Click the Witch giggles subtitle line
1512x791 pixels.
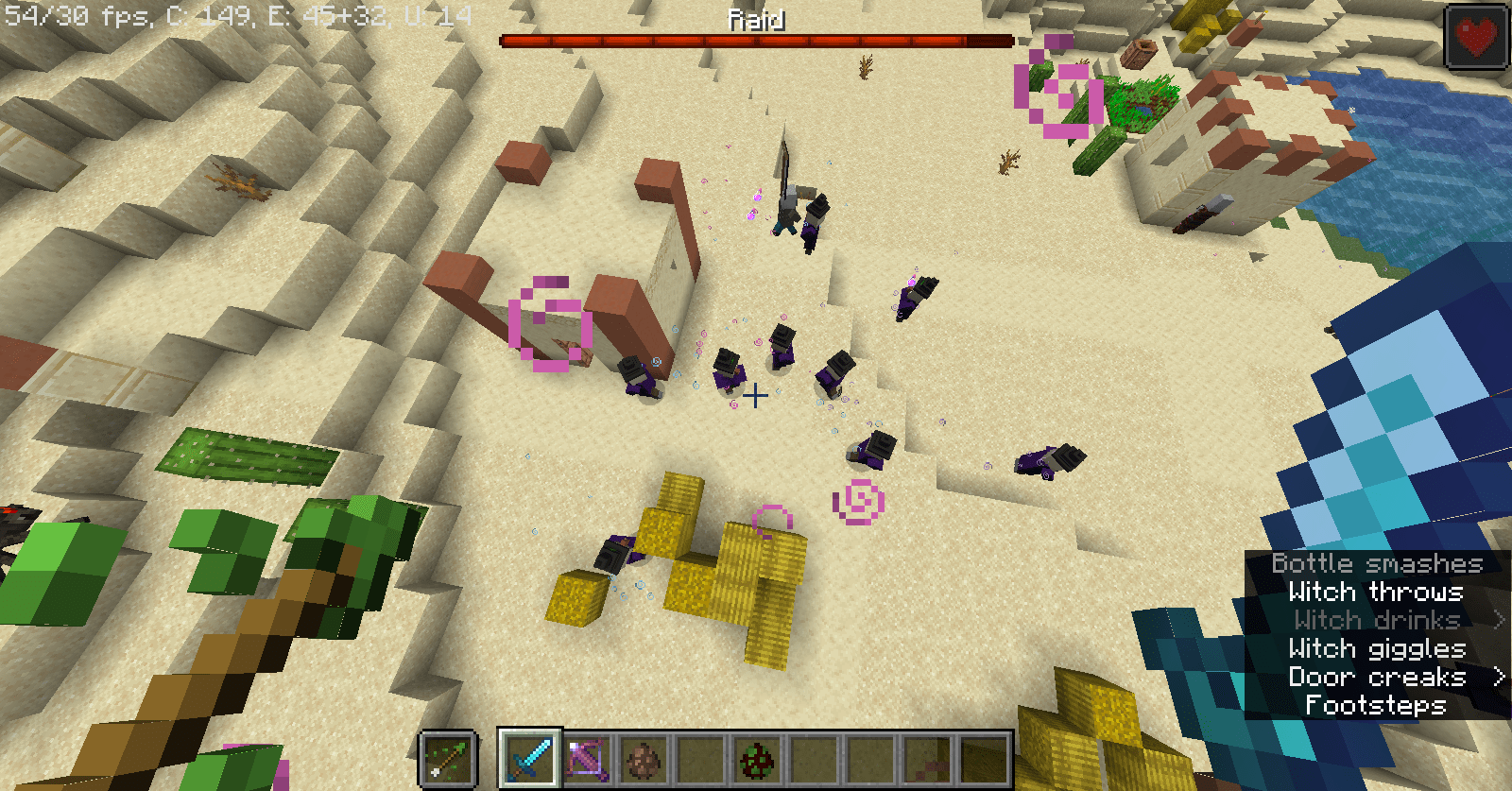tap(1376, 649)
